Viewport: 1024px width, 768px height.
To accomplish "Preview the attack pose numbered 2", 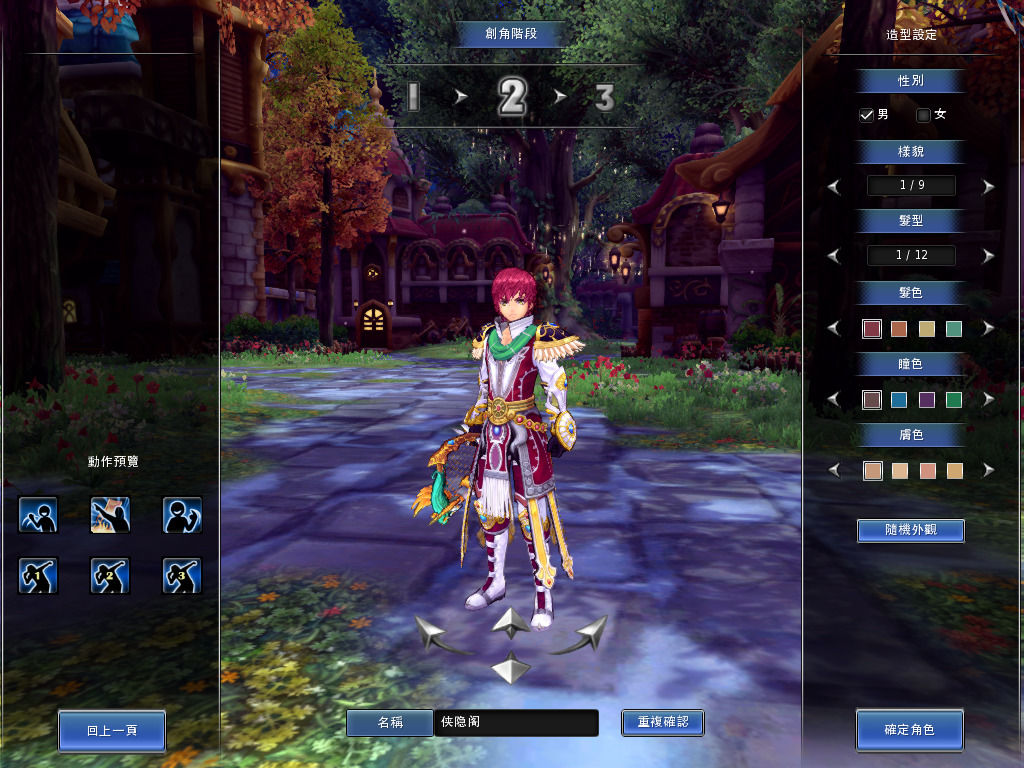I will click(x=110, y=575).
